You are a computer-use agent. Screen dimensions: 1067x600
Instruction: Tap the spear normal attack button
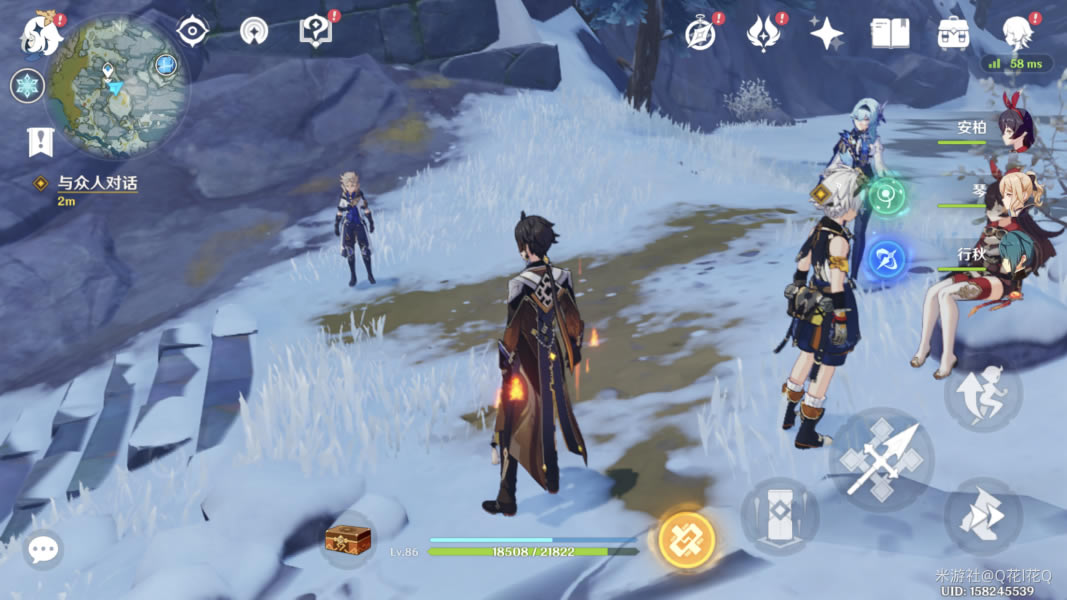(881, 460)
